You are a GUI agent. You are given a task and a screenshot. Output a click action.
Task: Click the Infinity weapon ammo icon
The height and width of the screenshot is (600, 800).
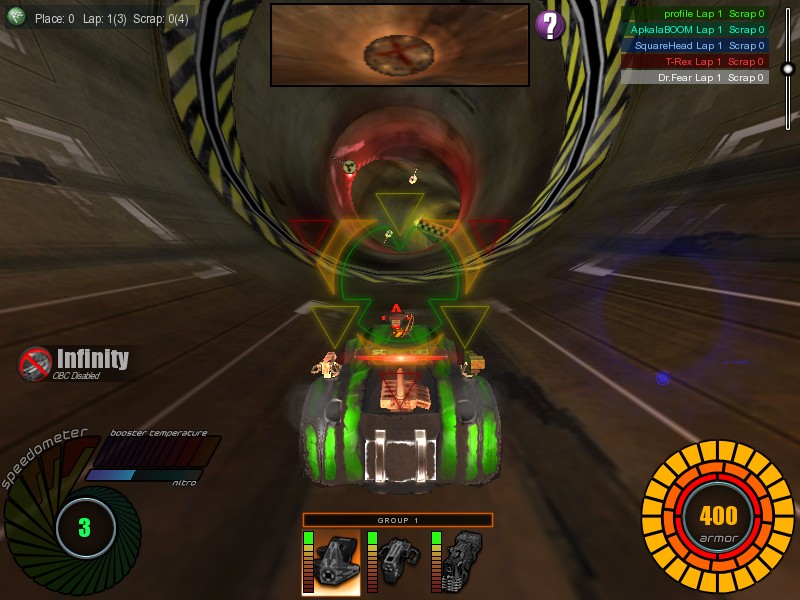pos(36,363)
